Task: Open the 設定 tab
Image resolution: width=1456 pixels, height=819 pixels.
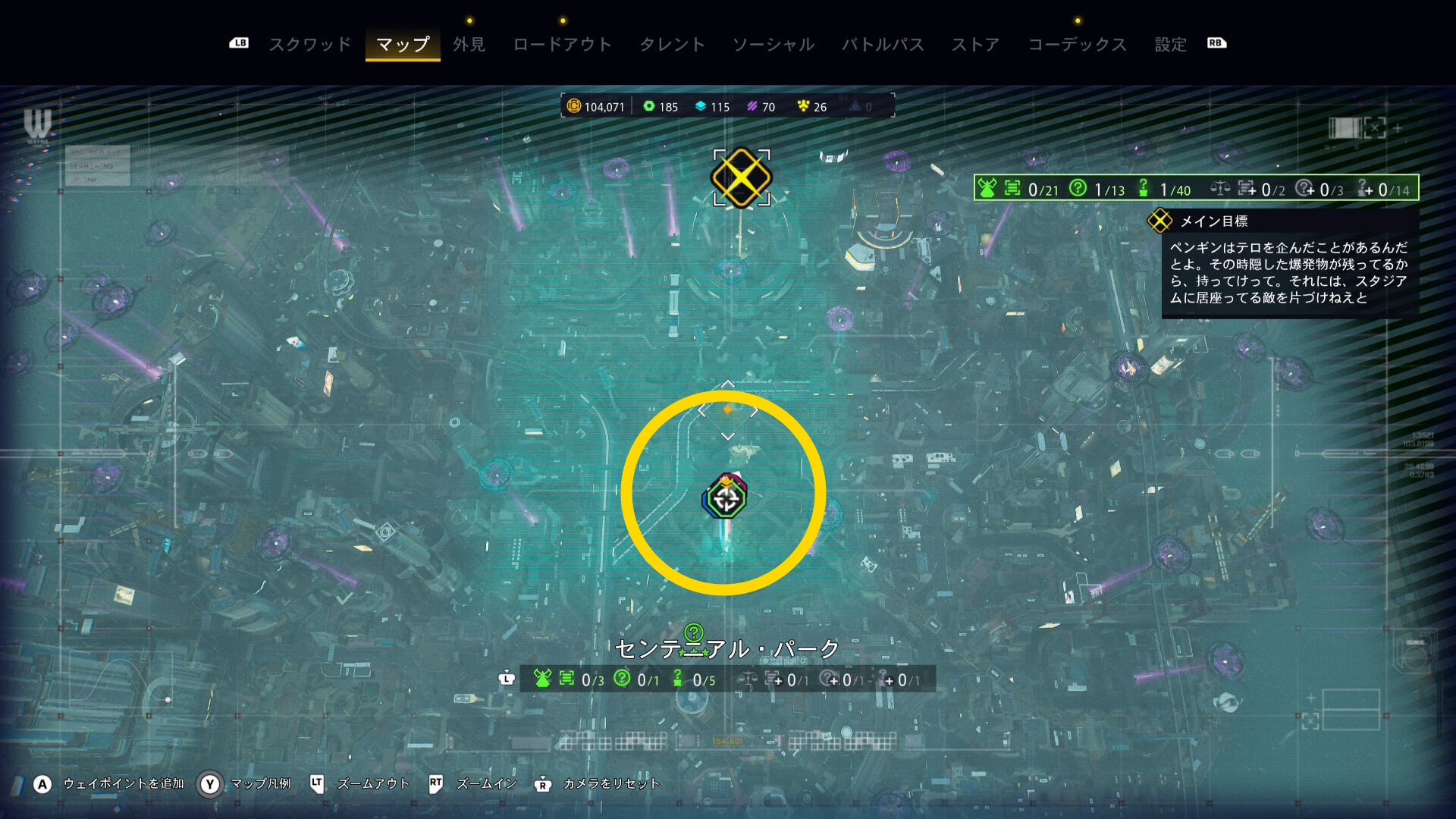Action: 1170,45
